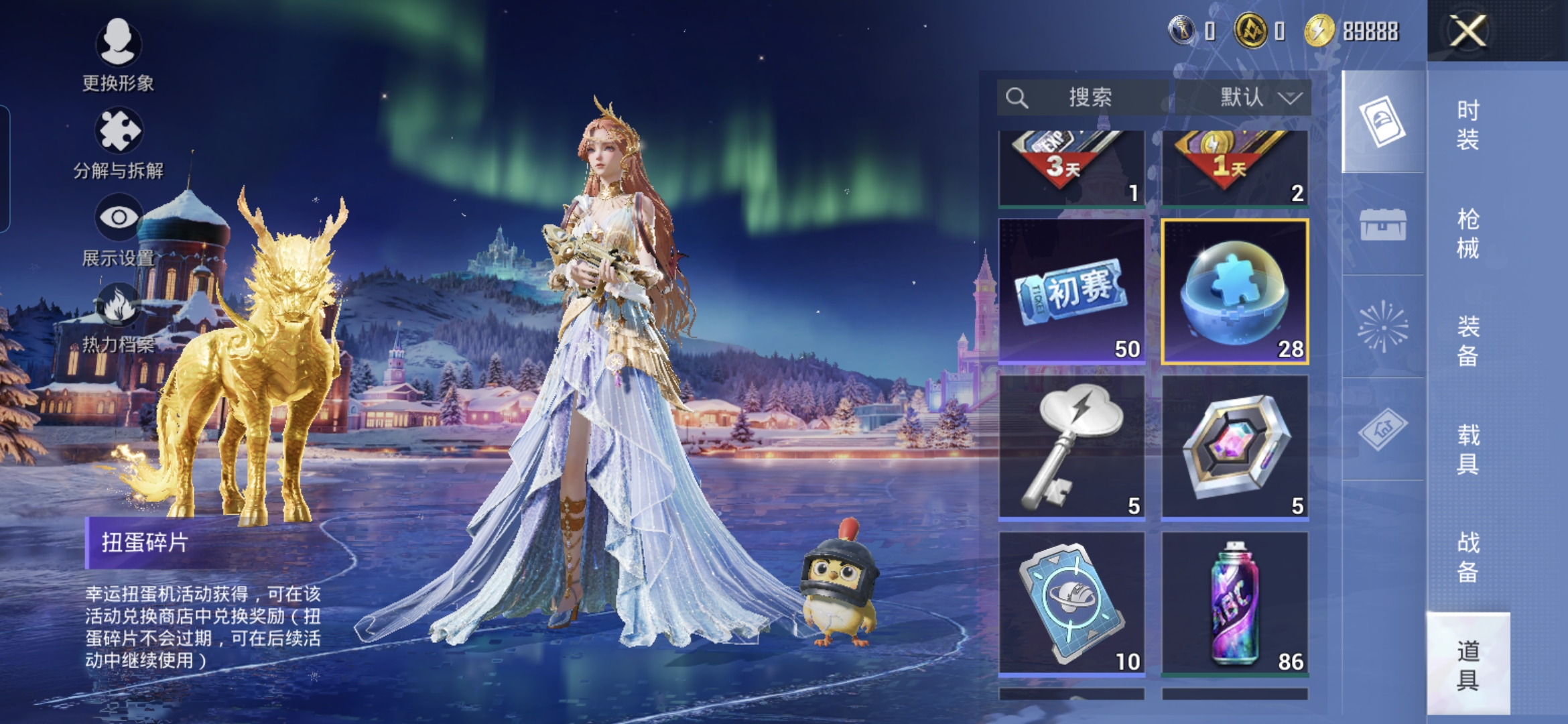Switch to the 战备 combat gear tab
The image size is (1568, 724).
(1467, 557)
